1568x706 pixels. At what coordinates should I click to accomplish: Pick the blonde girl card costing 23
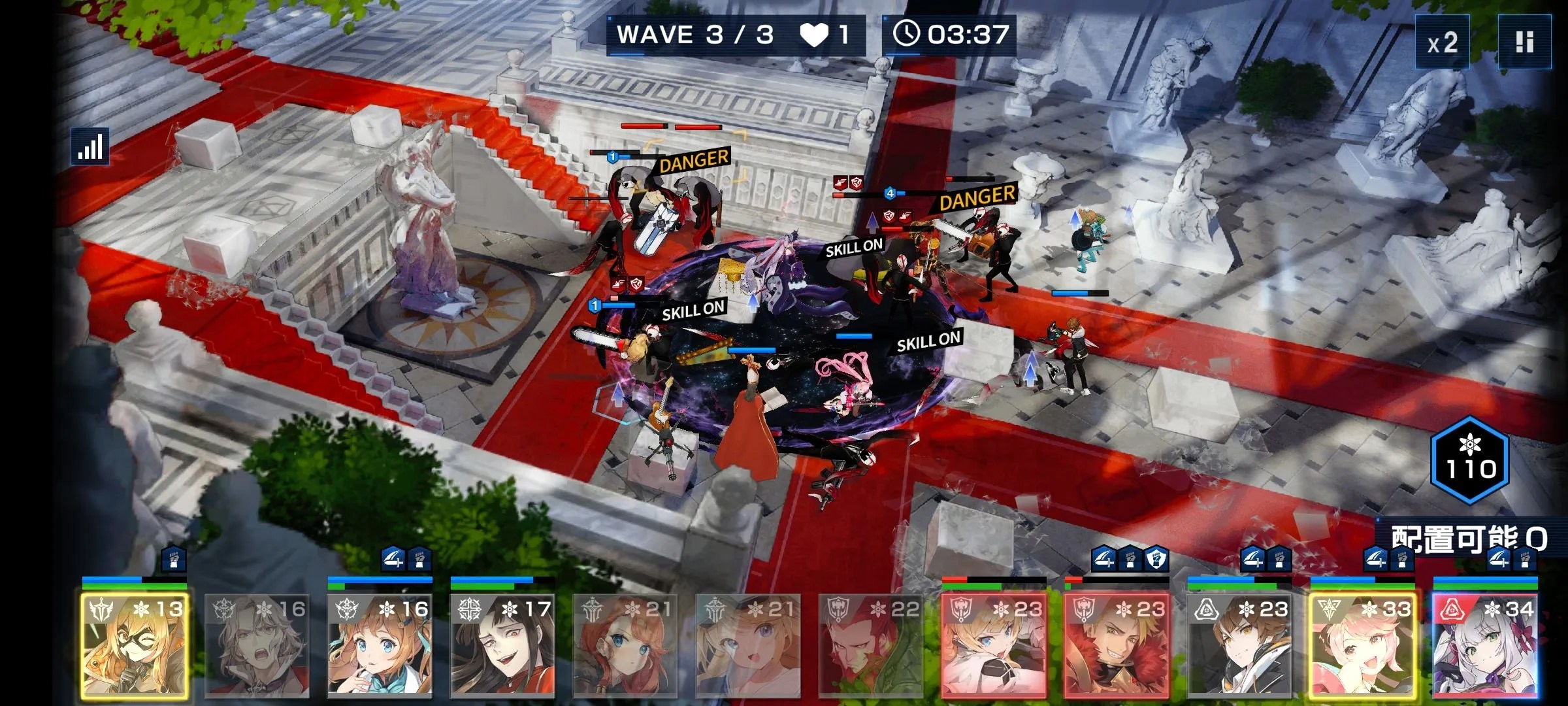pyautogui.click(x=993, y=646)
